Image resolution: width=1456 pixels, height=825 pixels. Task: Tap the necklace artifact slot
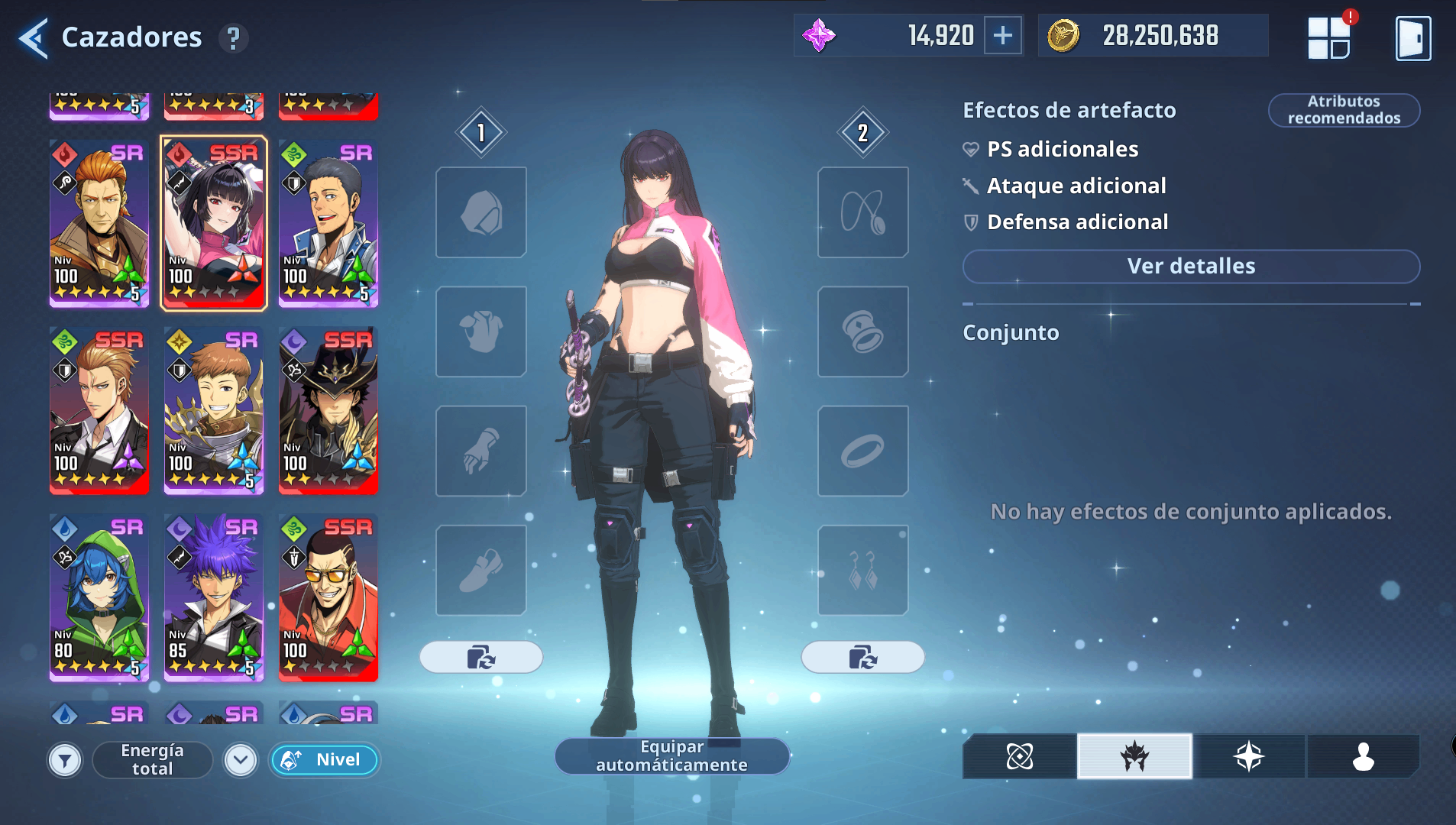pyautogui.click(x=862, y=212)
